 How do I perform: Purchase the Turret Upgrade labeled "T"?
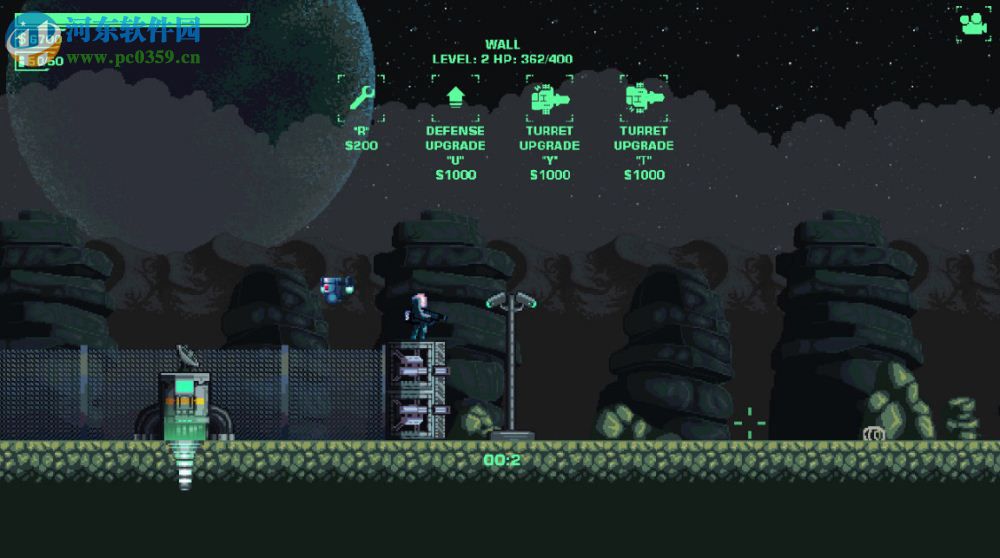[643, 98]
